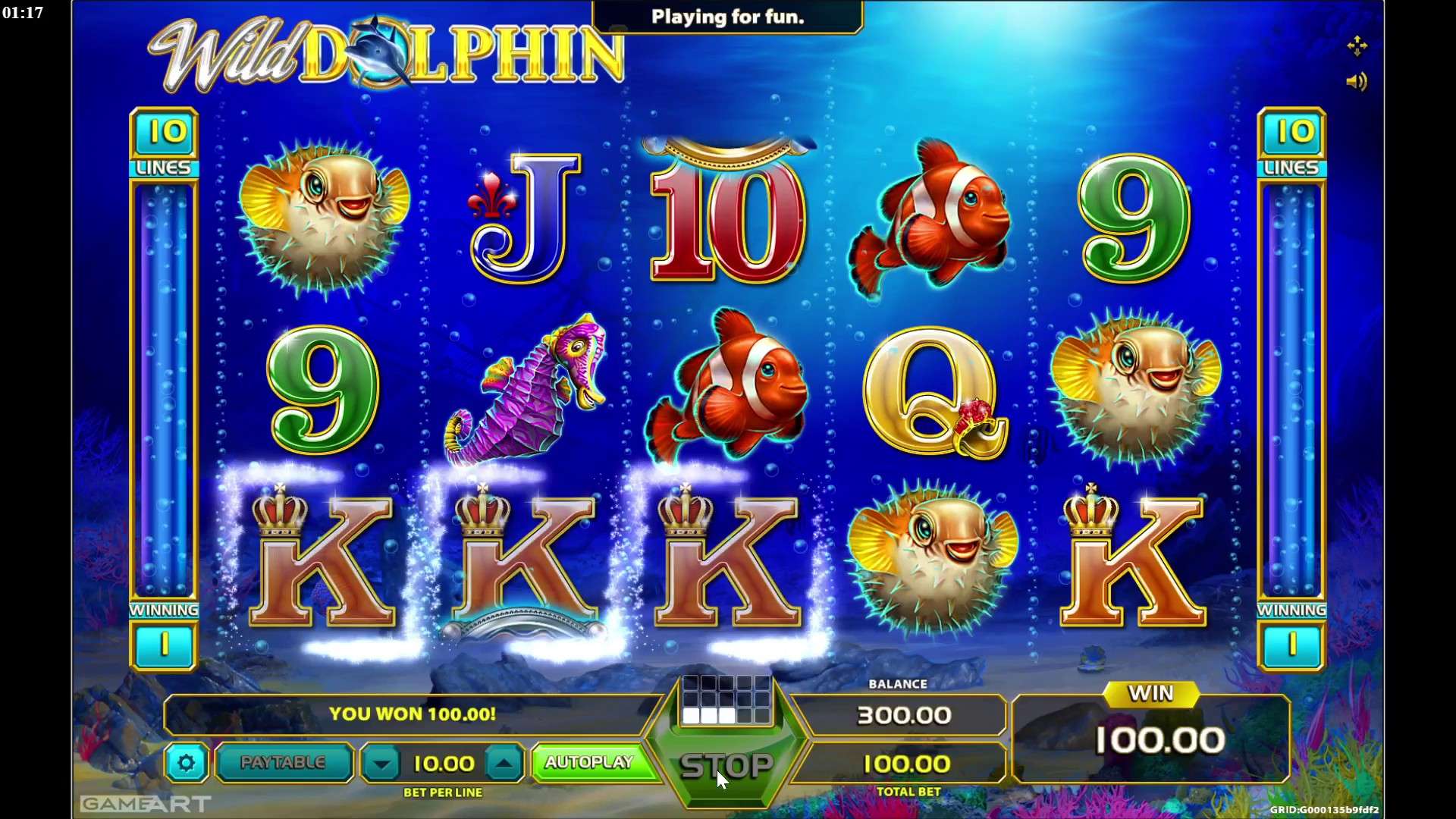Select the 10 LINES indicator on the left

[164, 144]
